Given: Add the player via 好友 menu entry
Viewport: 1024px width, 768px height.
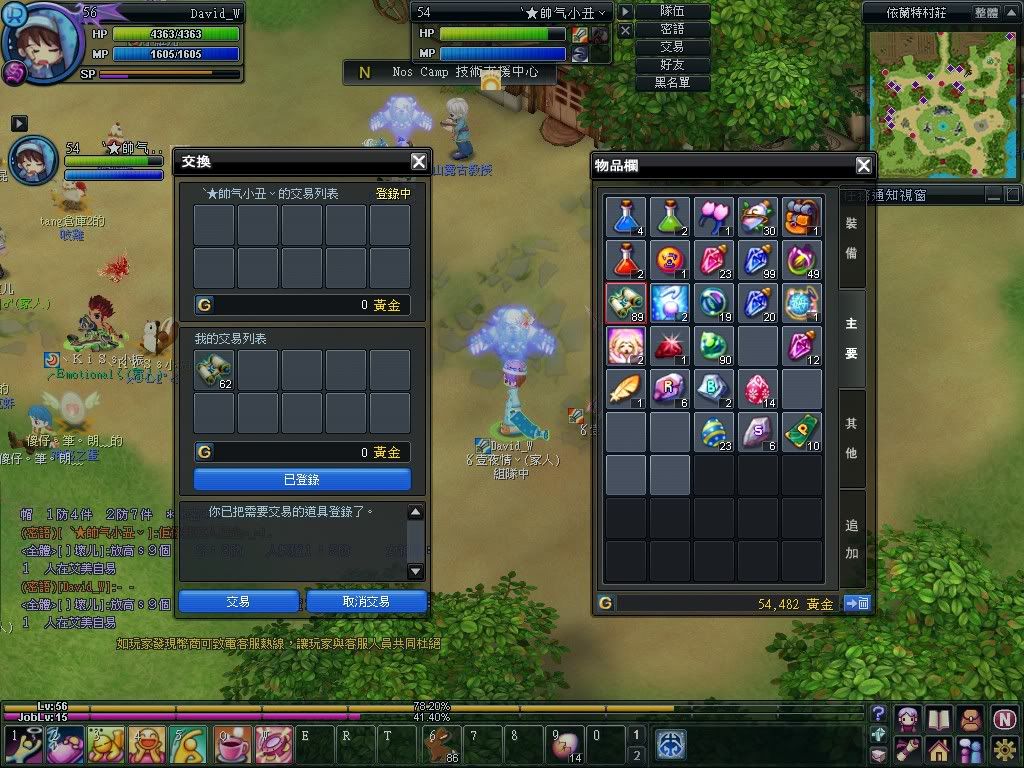Looking at the screenshot, I should (x=672, y=65).
